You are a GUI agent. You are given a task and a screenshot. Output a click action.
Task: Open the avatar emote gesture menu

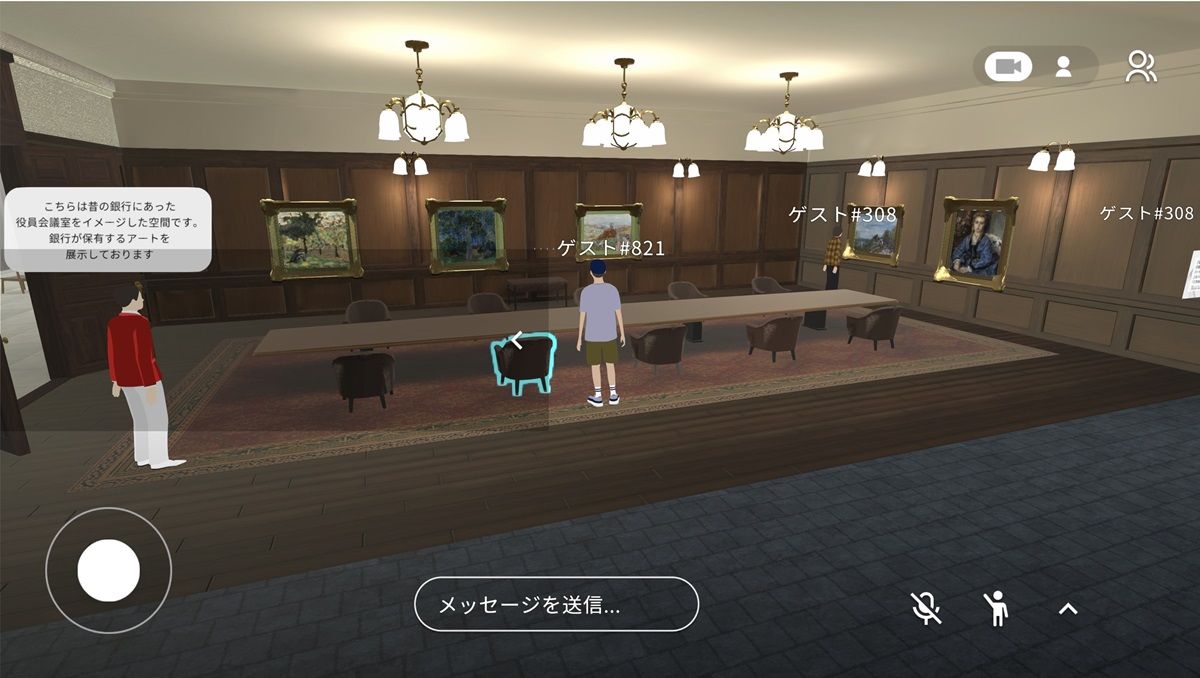click(x=996, y=607)
